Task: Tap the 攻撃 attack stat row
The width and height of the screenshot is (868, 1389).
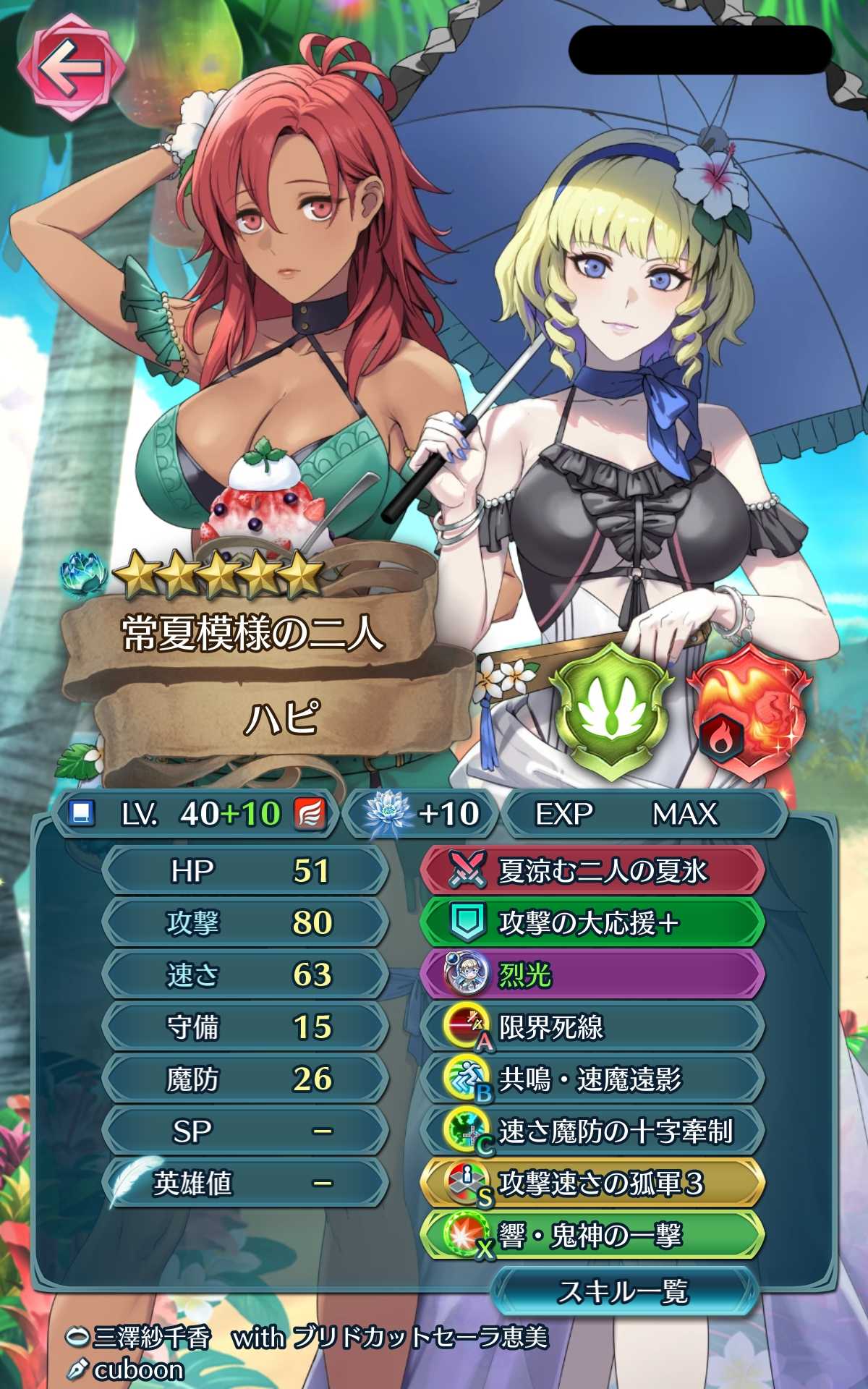Action: 246,923
